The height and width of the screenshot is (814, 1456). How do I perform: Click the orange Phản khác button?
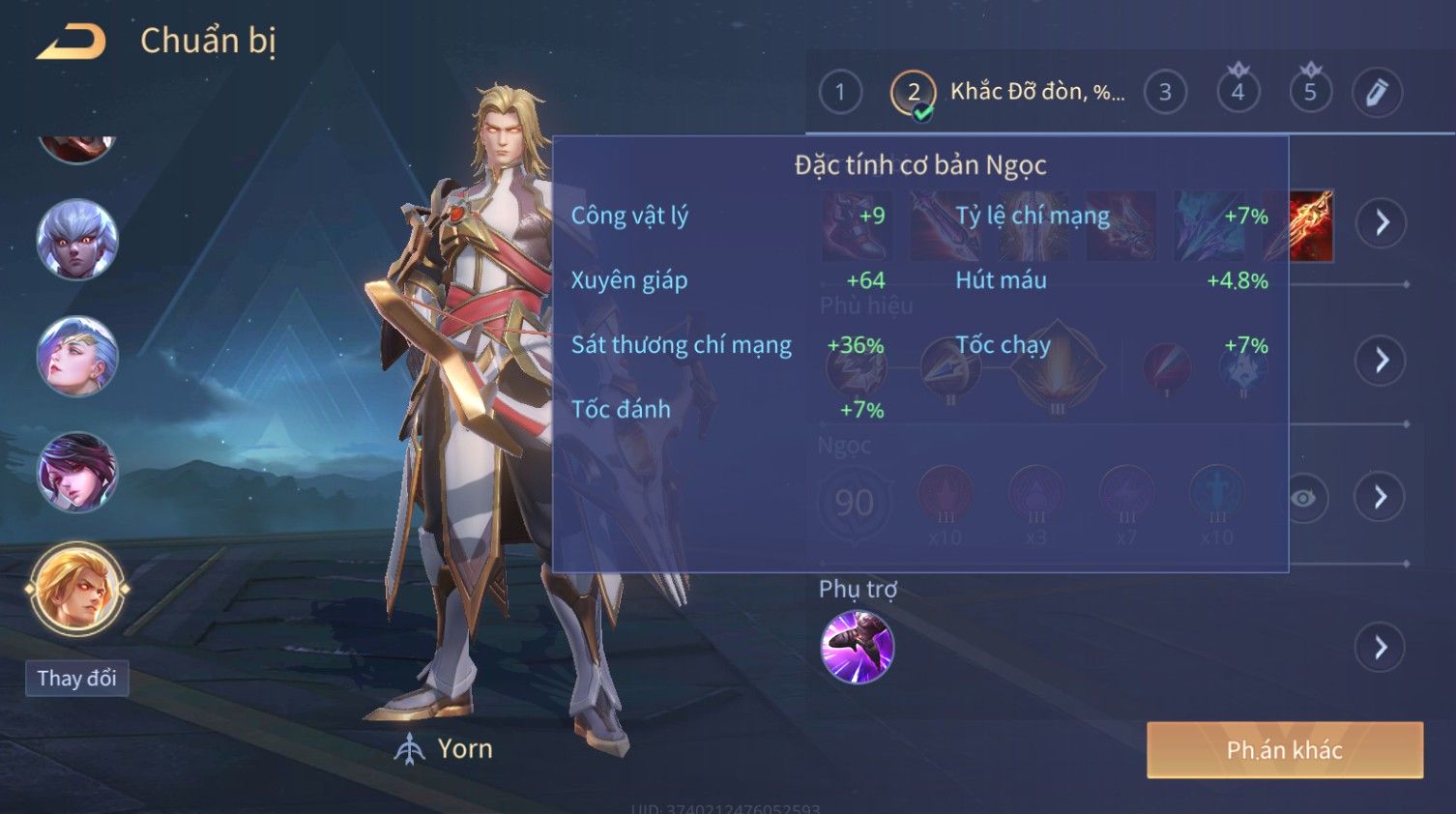tap(1284, 750)
